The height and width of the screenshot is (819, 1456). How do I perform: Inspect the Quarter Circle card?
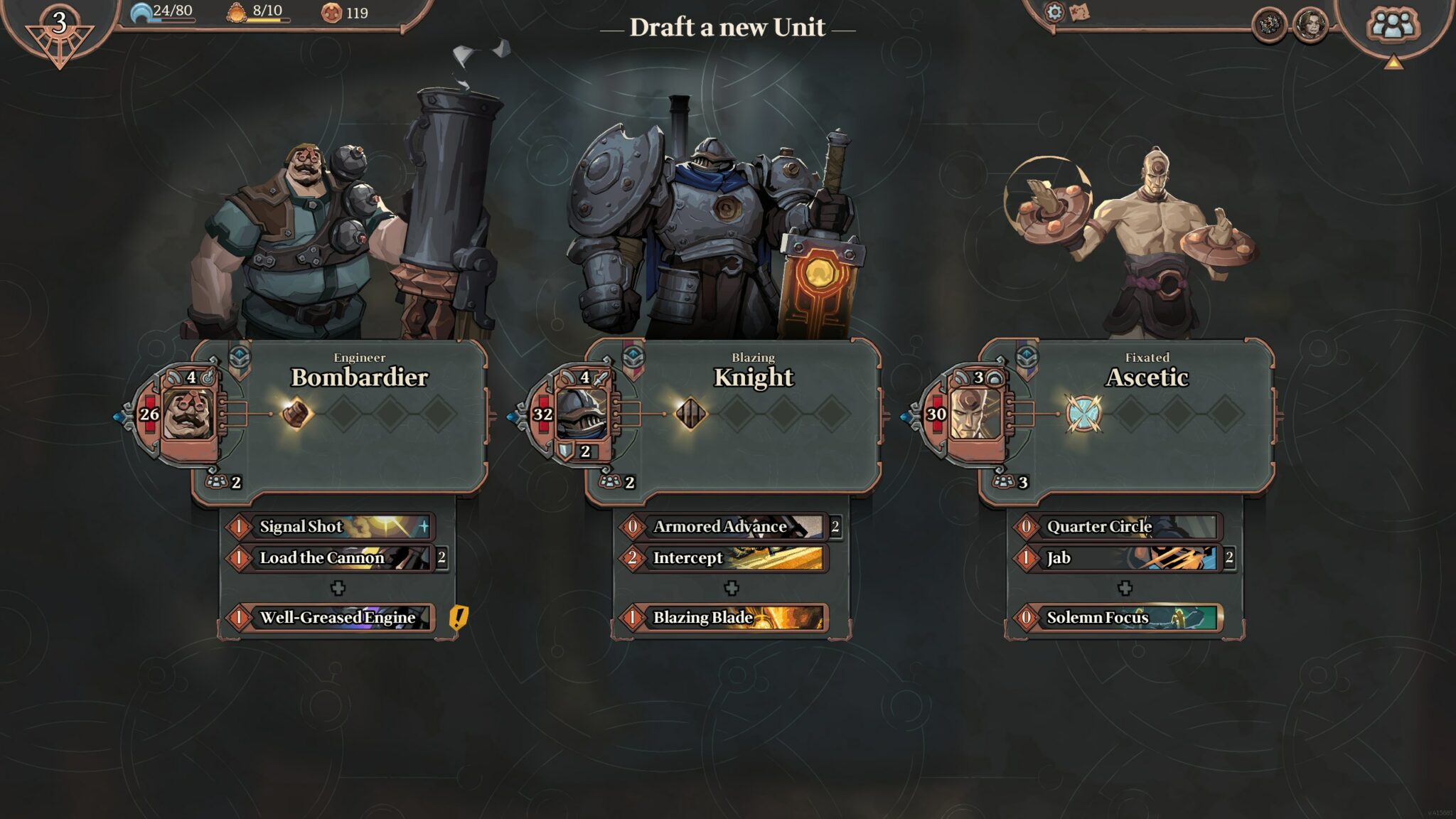[x=1118, y=527]
